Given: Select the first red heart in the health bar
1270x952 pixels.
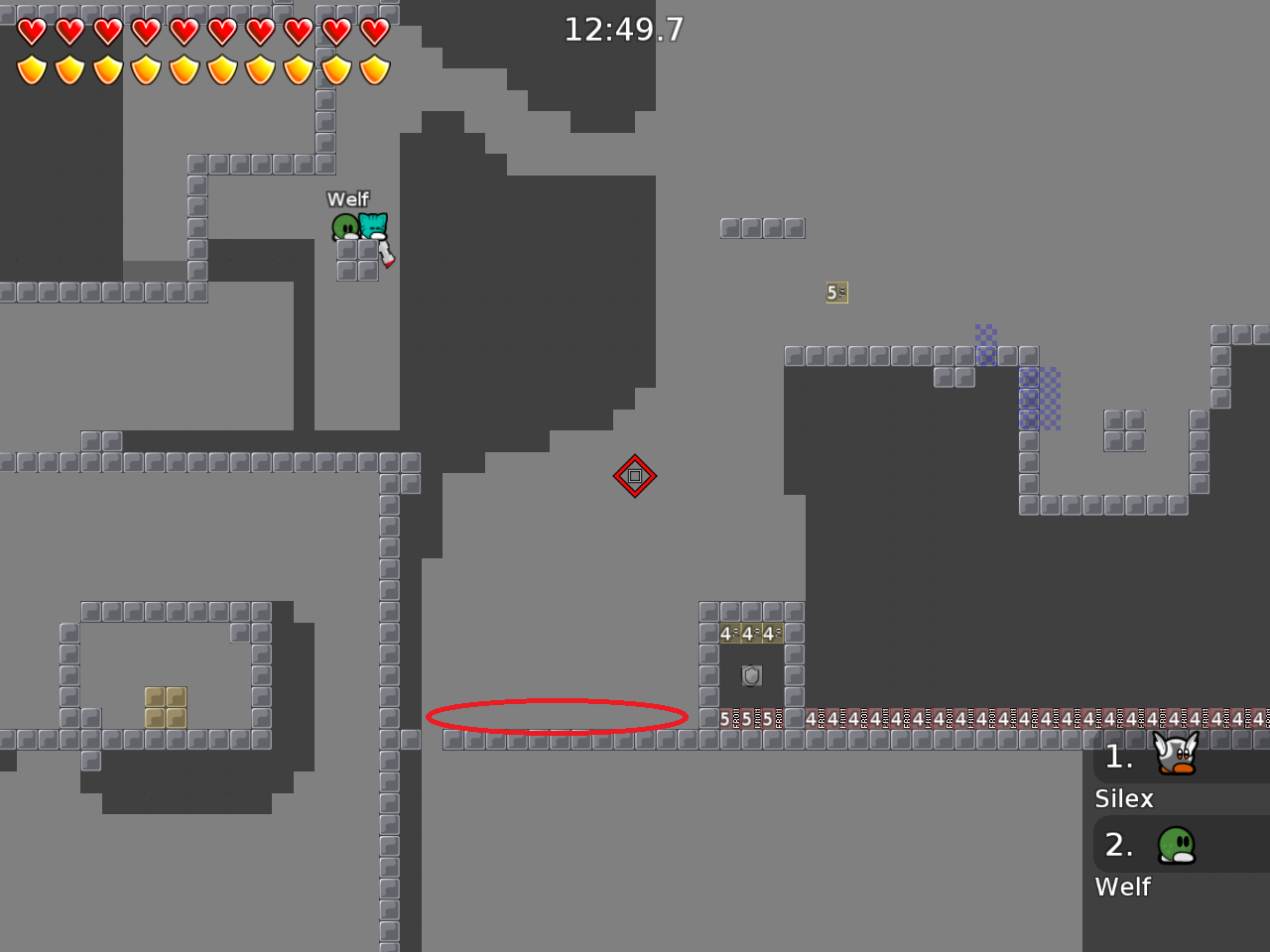Looking at the screenshot, I should click(x=33, y=32).
